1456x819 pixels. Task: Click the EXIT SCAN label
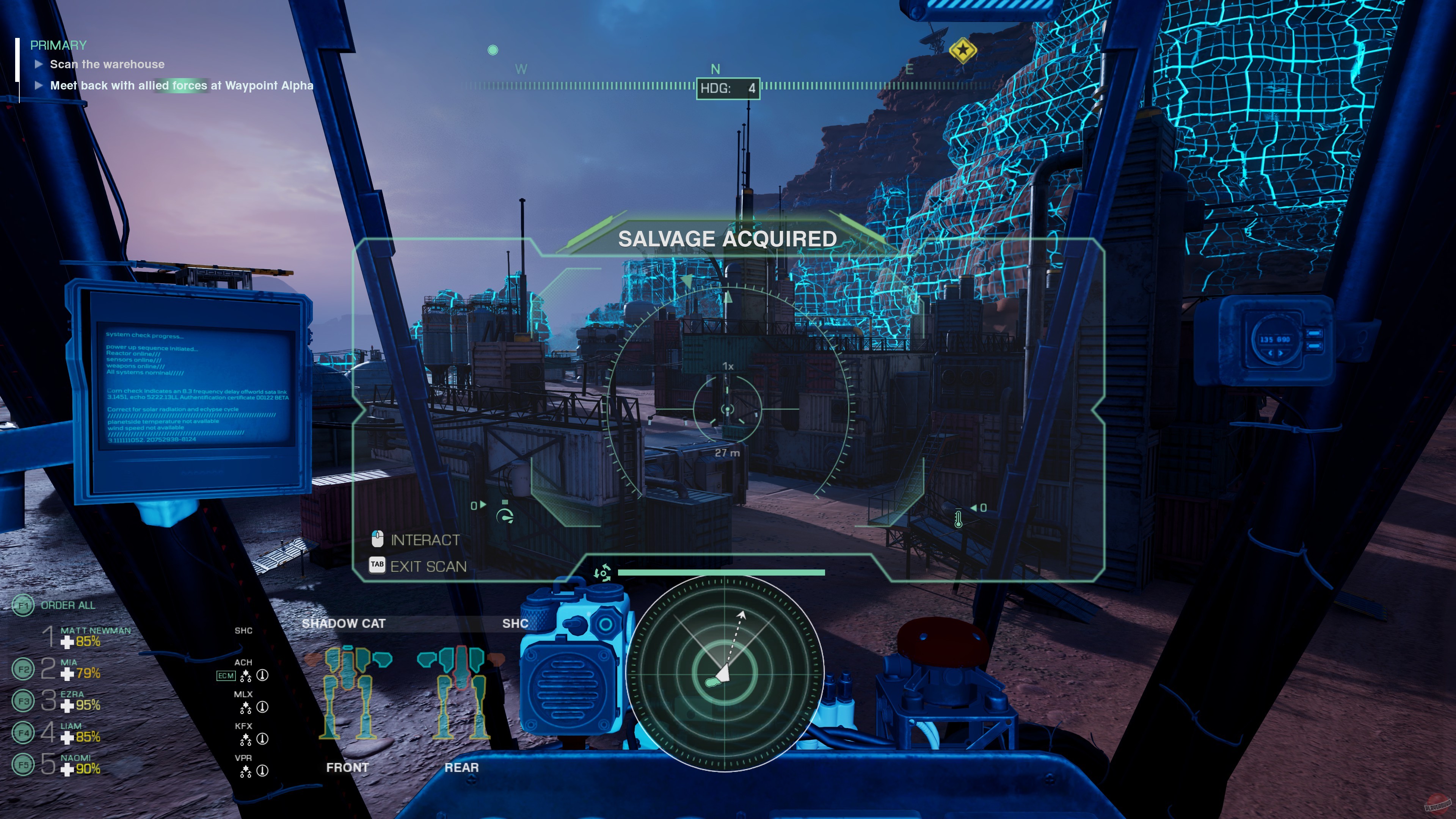430,566
